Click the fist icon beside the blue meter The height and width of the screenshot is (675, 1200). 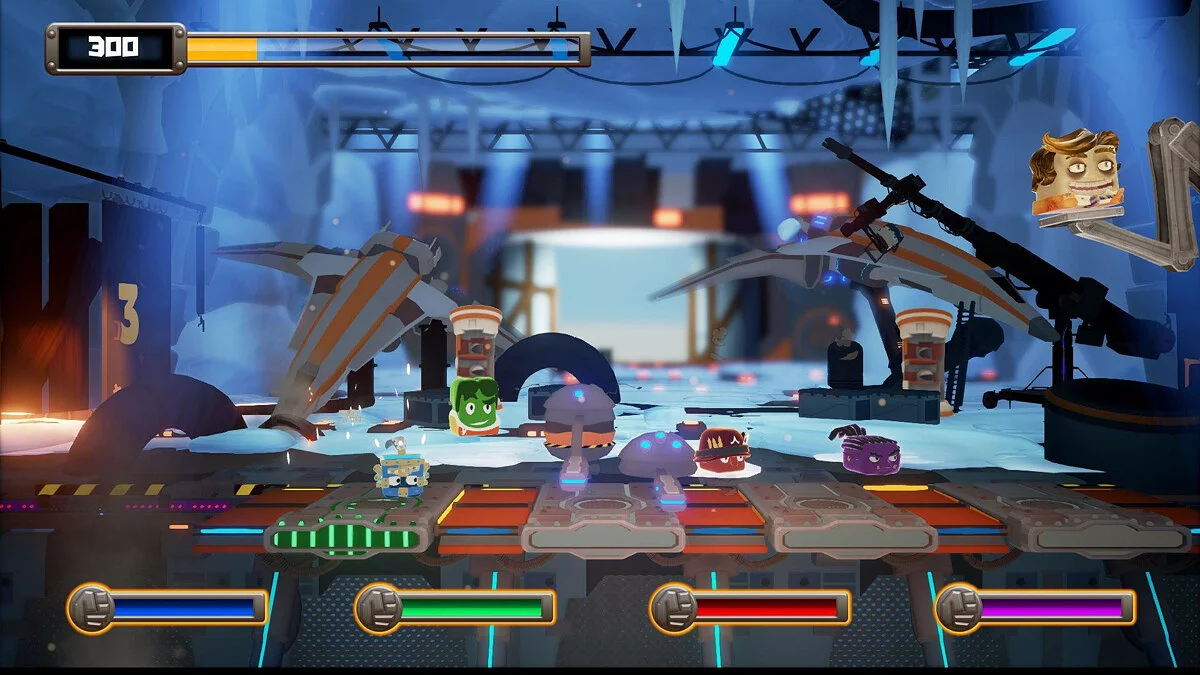pos(91,608)
